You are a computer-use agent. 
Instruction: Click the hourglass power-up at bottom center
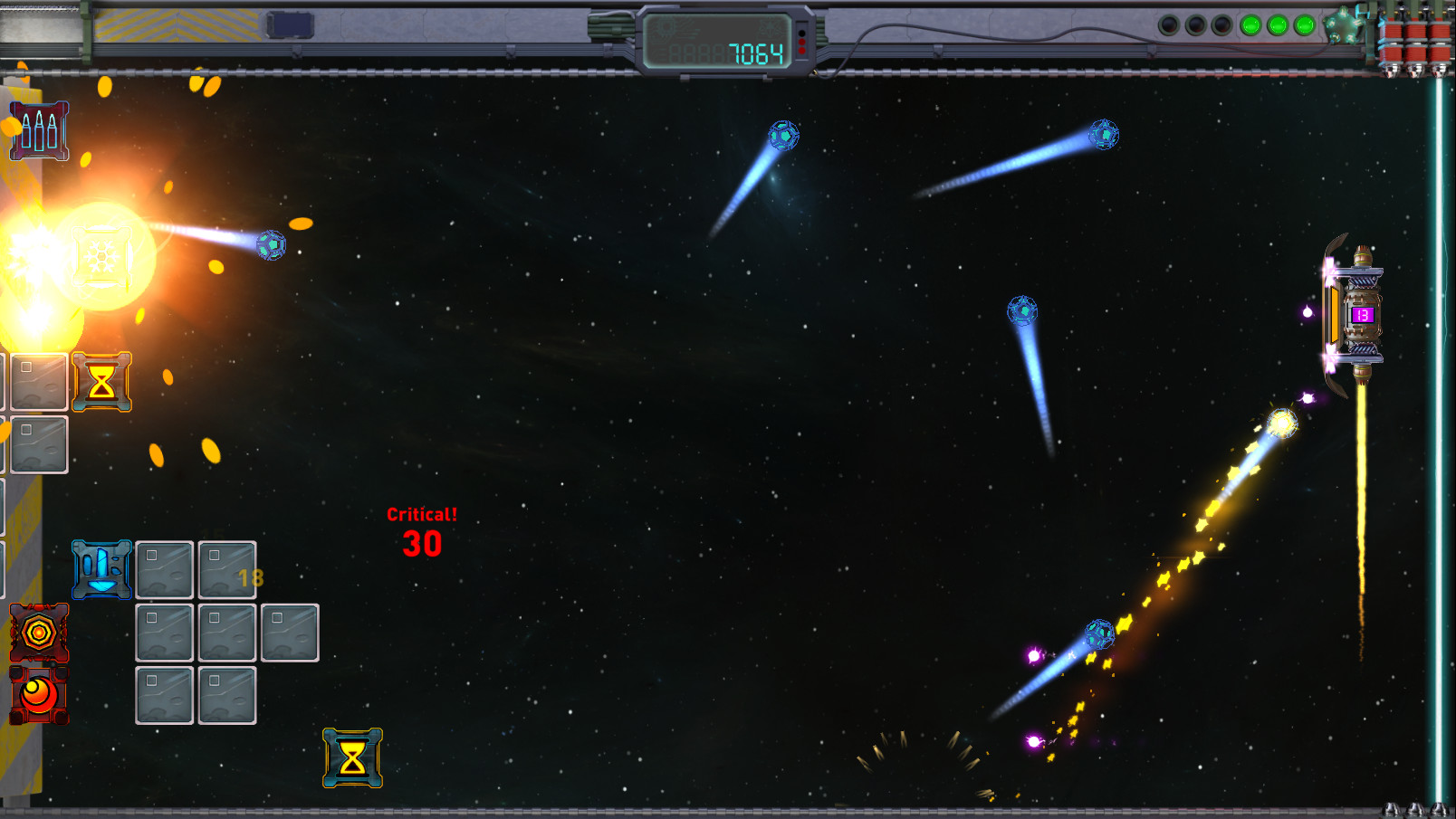point(350,758)
